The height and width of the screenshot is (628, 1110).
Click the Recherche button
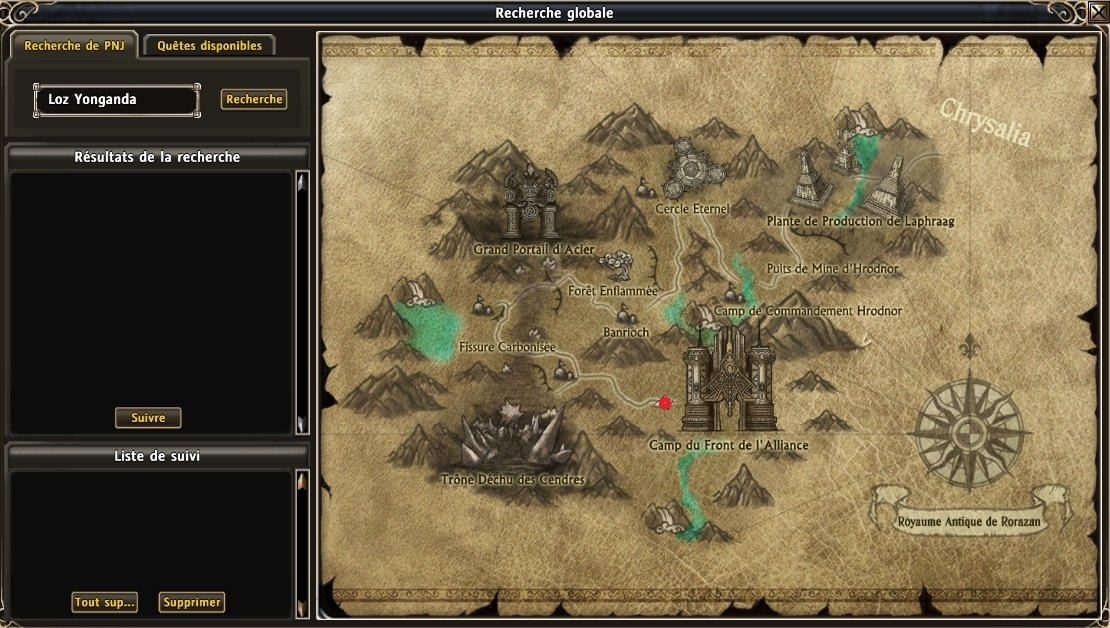(x=254, y=100)
